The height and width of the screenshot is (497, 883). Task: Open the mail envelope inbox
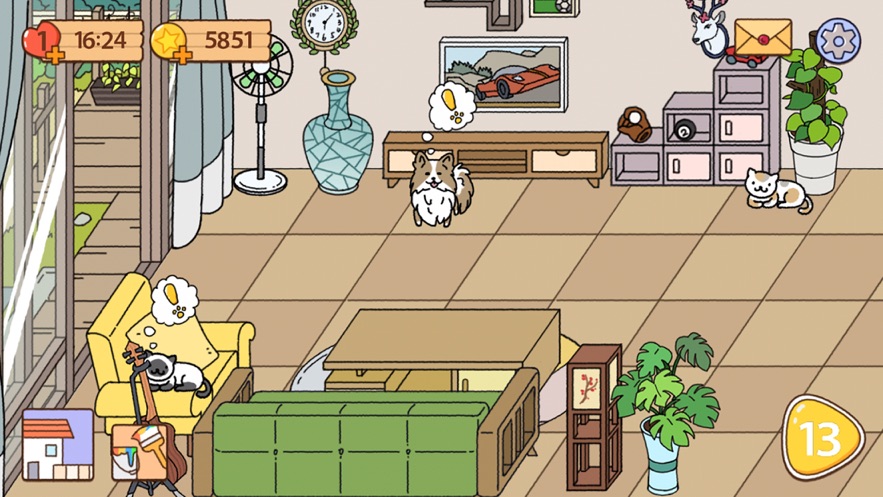pyautogui.click(x=762, y=38)
